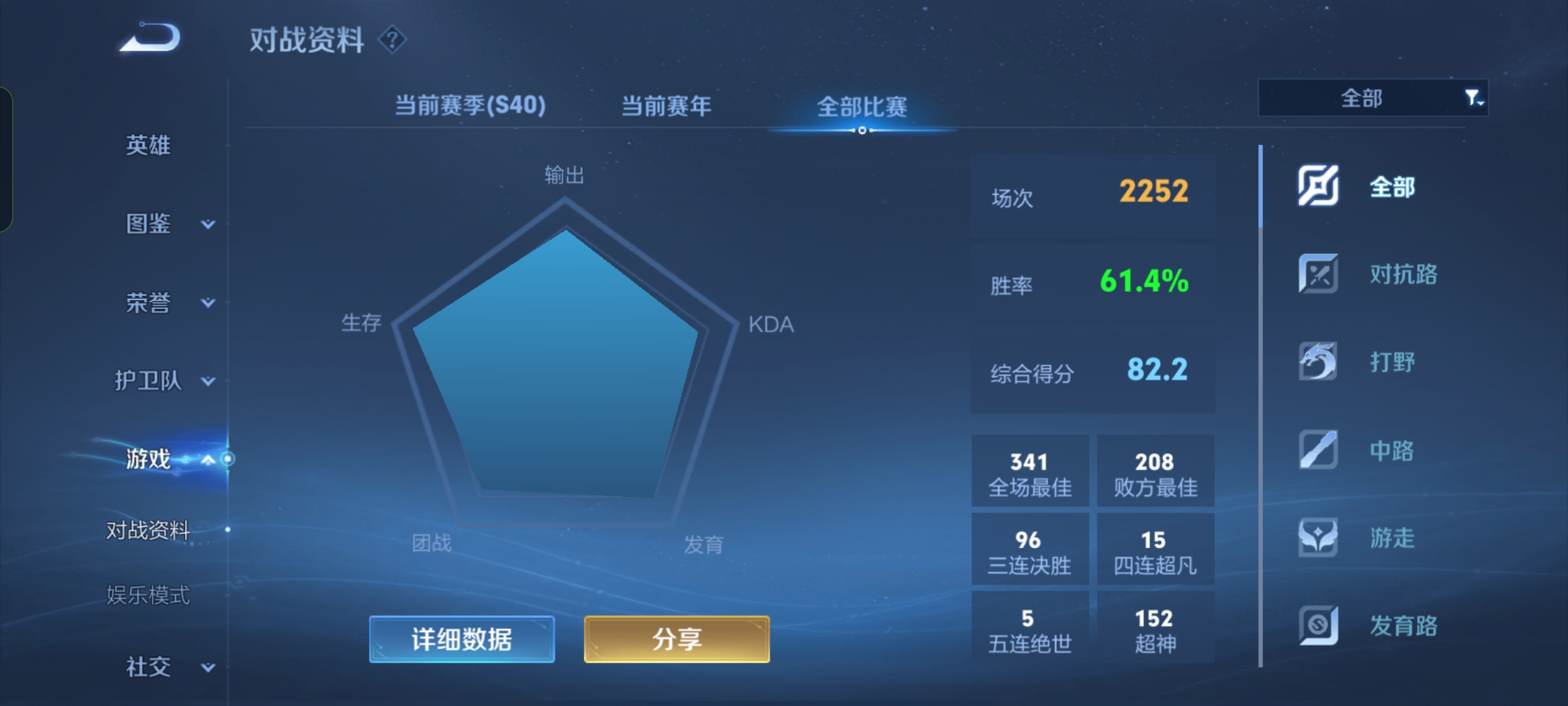Switch to the 当前赛季(S40) tab
This screenshot has width=1568, height=706.
472,105
